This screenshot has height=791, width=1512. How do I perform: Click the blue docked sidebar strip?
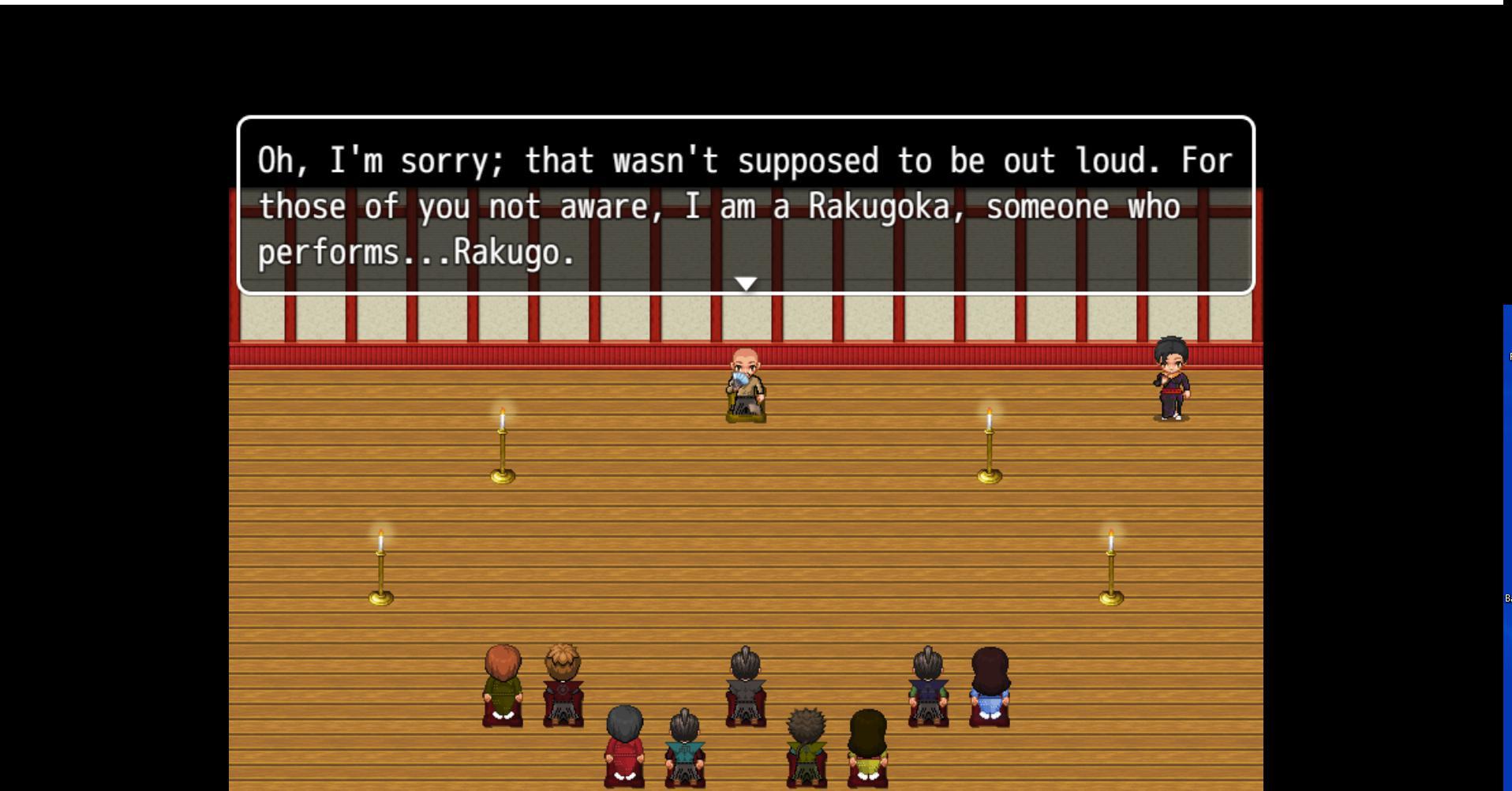pyautogui.click(x=1507, y=474)
